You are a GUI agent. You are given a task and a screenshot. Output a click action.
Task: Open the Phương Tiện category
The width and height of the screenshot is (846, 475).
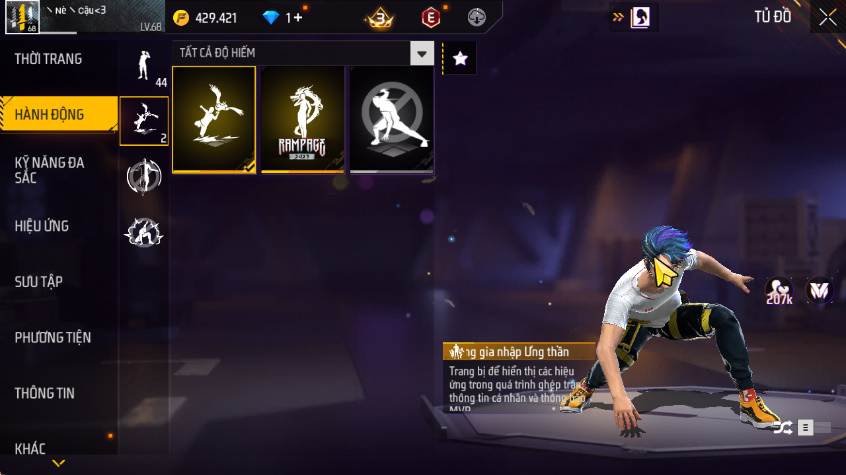[53, 338]
